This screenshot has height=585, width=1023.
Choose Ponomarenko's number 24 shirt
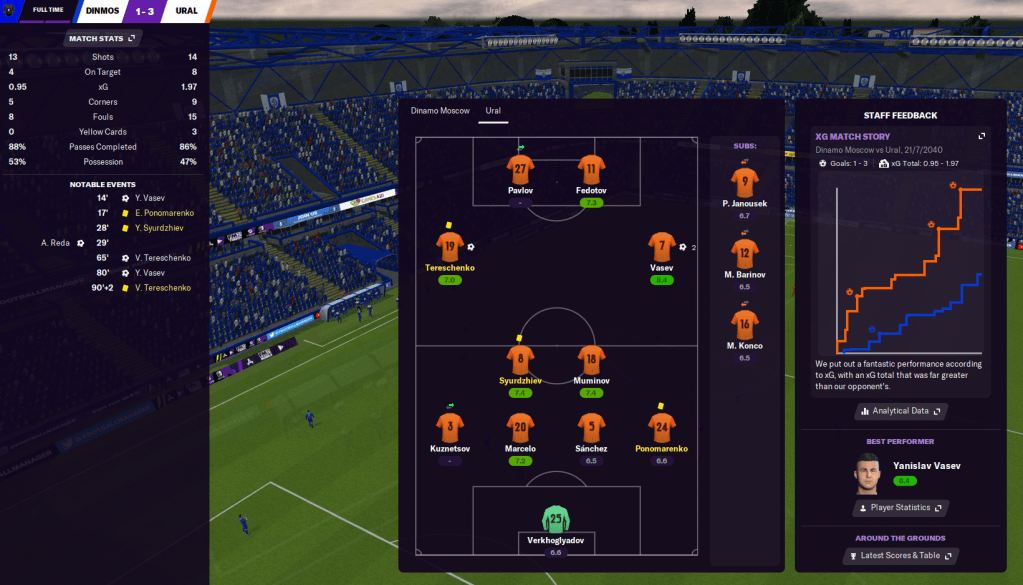coord(661,427)
